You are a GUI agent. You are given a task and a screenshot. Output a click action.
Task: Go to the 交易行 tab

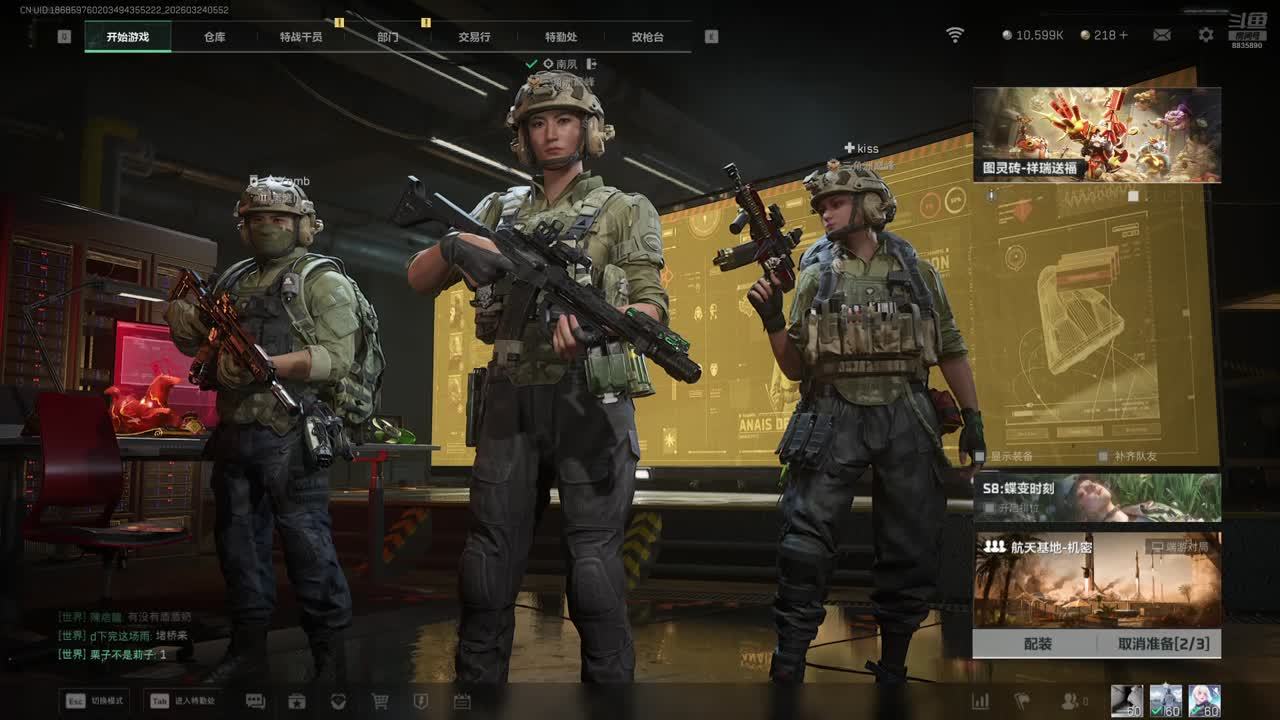pos(474,37)
